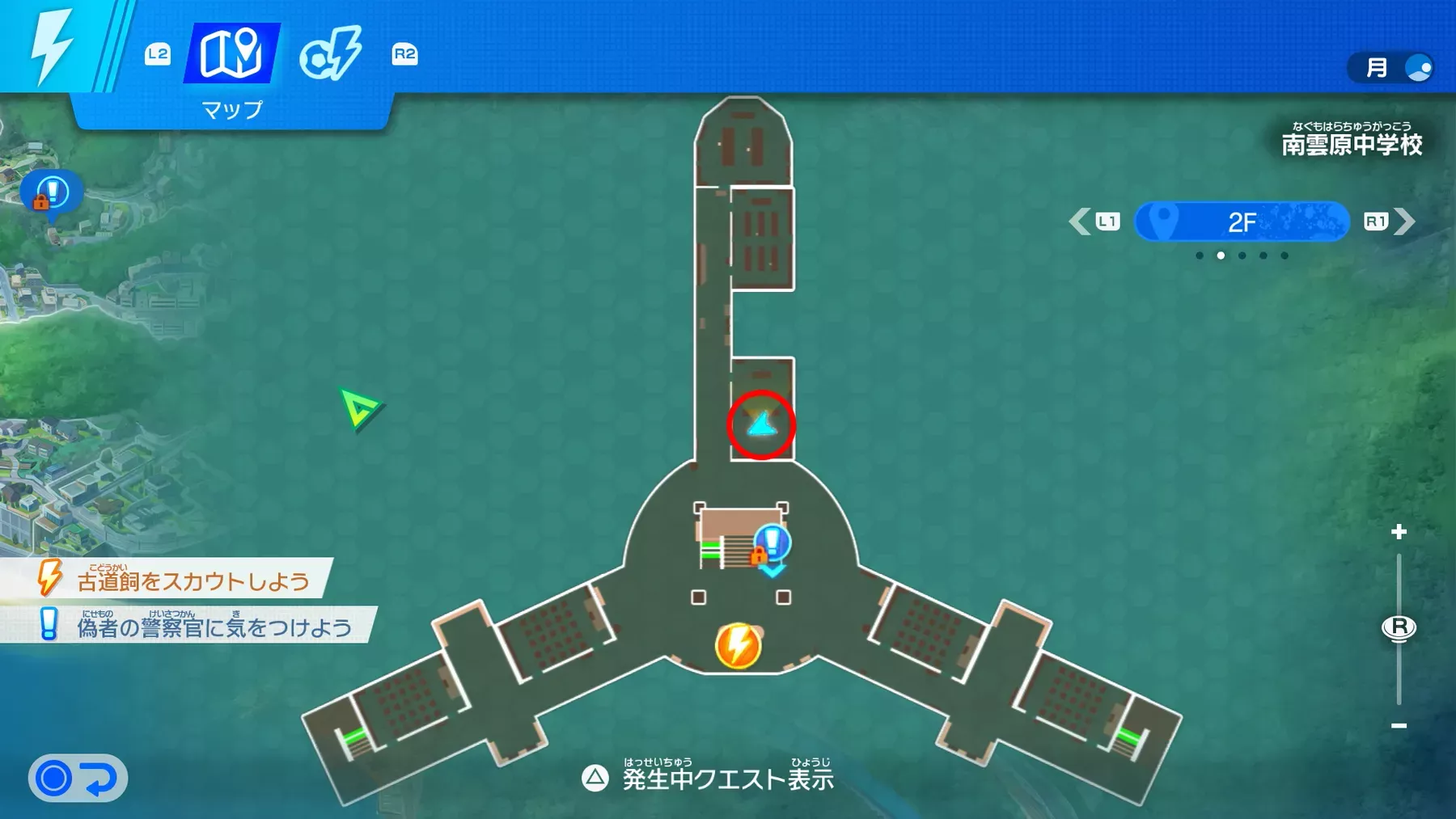Screen dimensions: 1456x819
Task: Click the lightning icon beside the 古道飼をスカウトしよう quest
Action: [51, 577]
